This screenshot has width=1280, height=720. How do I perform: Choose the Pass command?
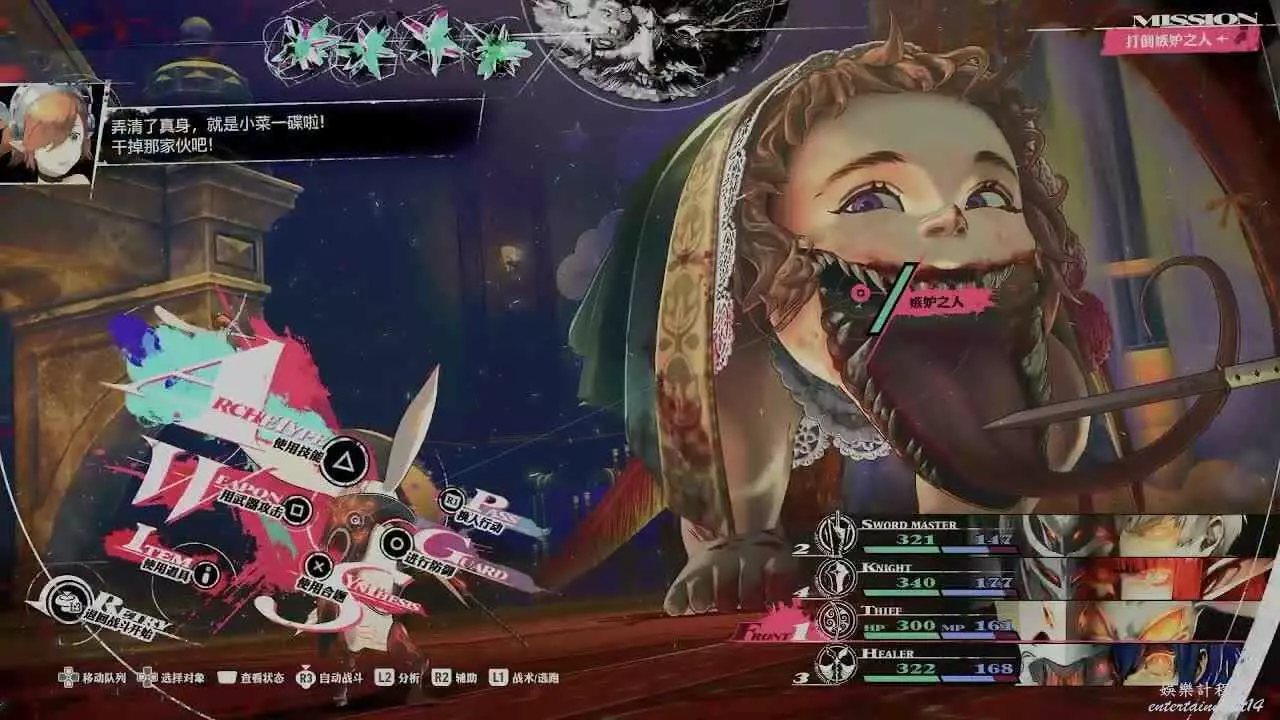(x=452, y=501)
